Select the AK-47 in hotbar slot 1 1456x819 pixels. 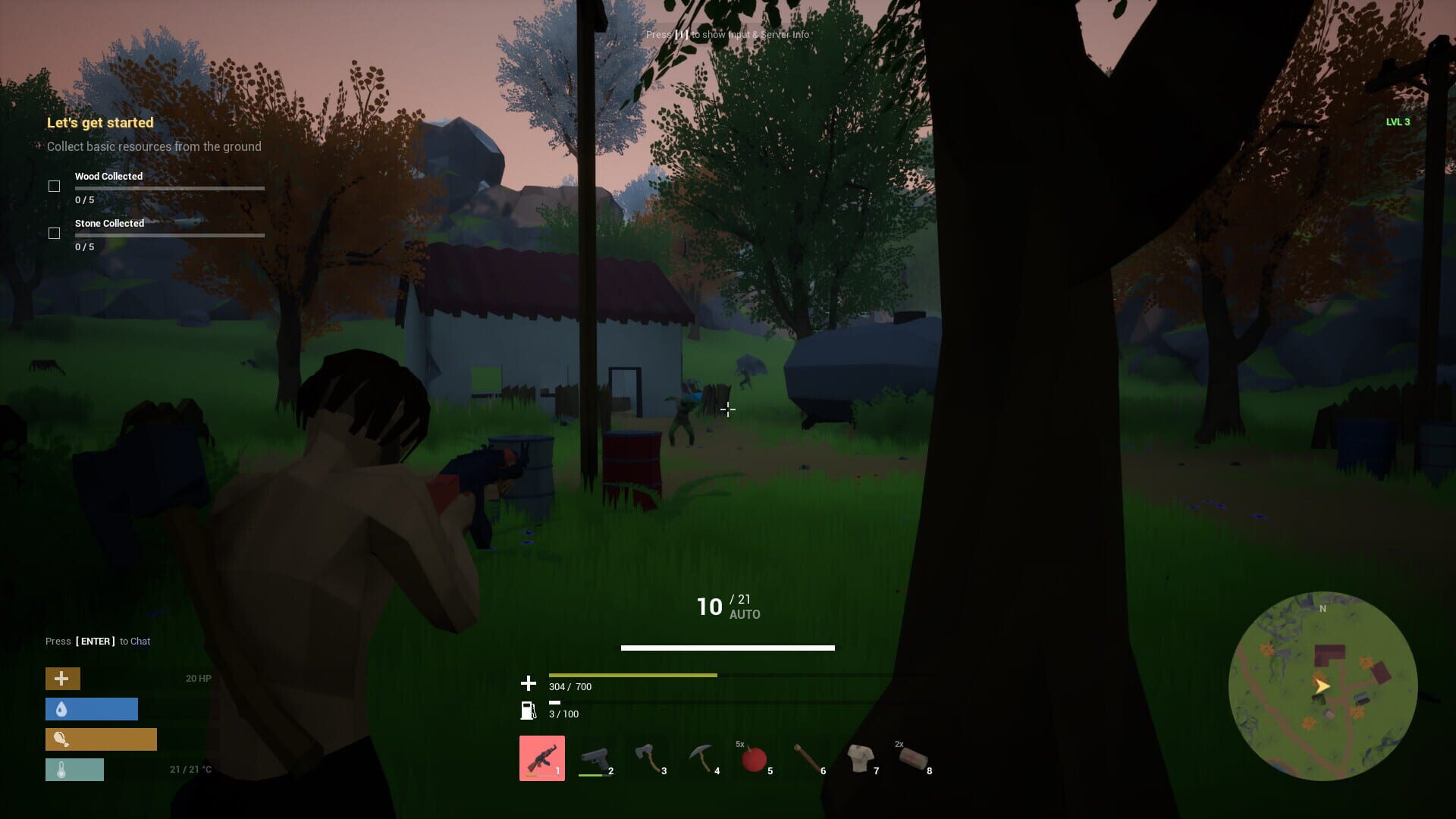[x=542, y=758]
